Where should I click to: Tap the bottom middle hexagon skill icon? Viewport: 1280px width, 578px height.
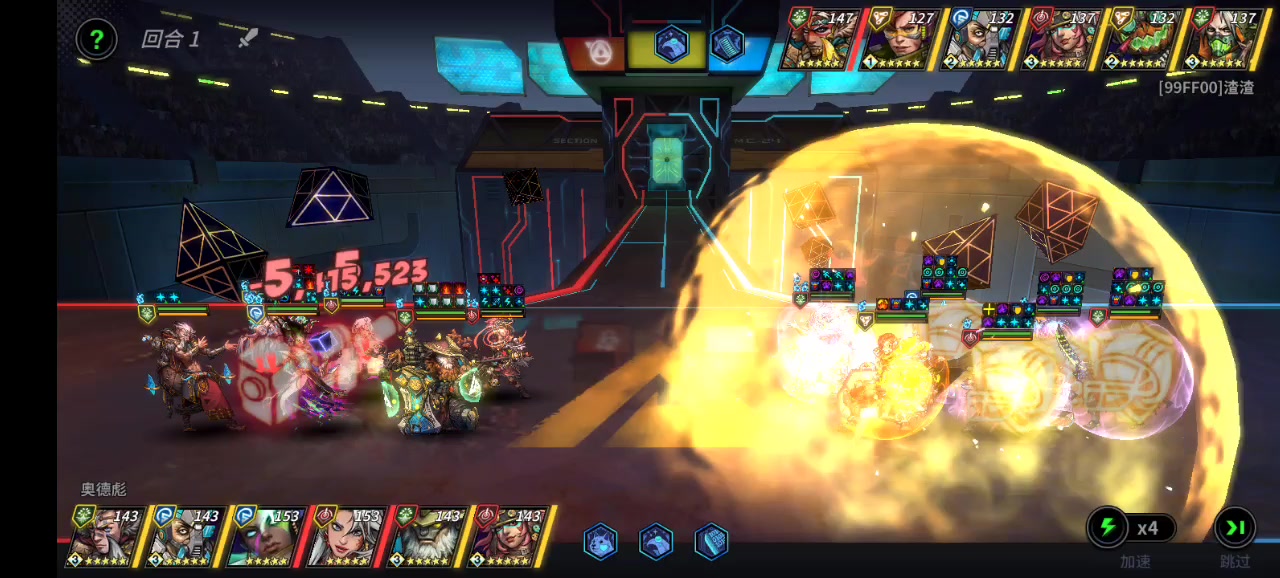[655, 541]
